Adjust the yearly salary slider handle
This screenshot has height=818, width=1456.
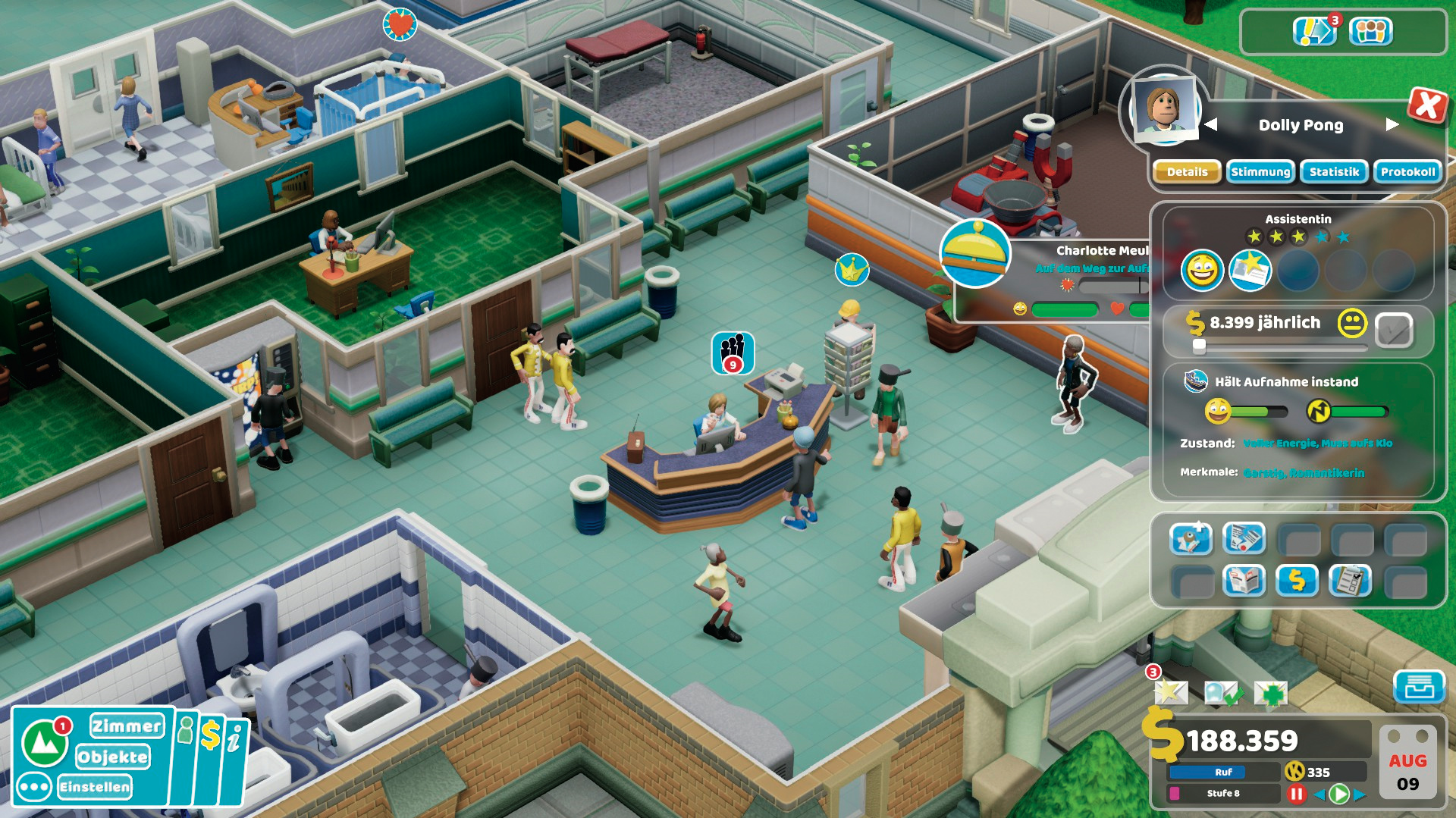pos(1199,346)
